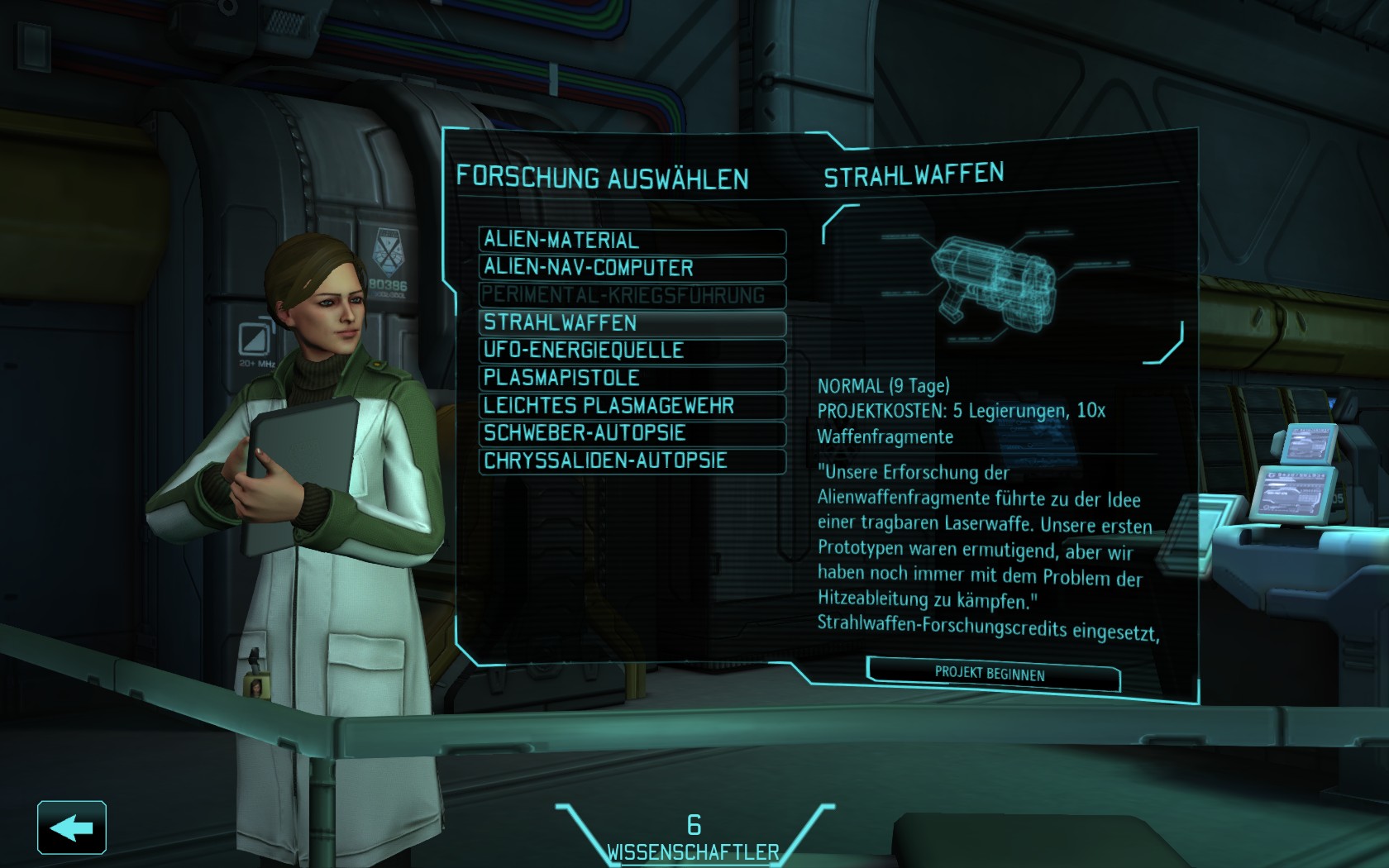The width and height of the screenshot is (1389, 868).
Task: Select the Alien-Material research project
Action: click(632, 241)
